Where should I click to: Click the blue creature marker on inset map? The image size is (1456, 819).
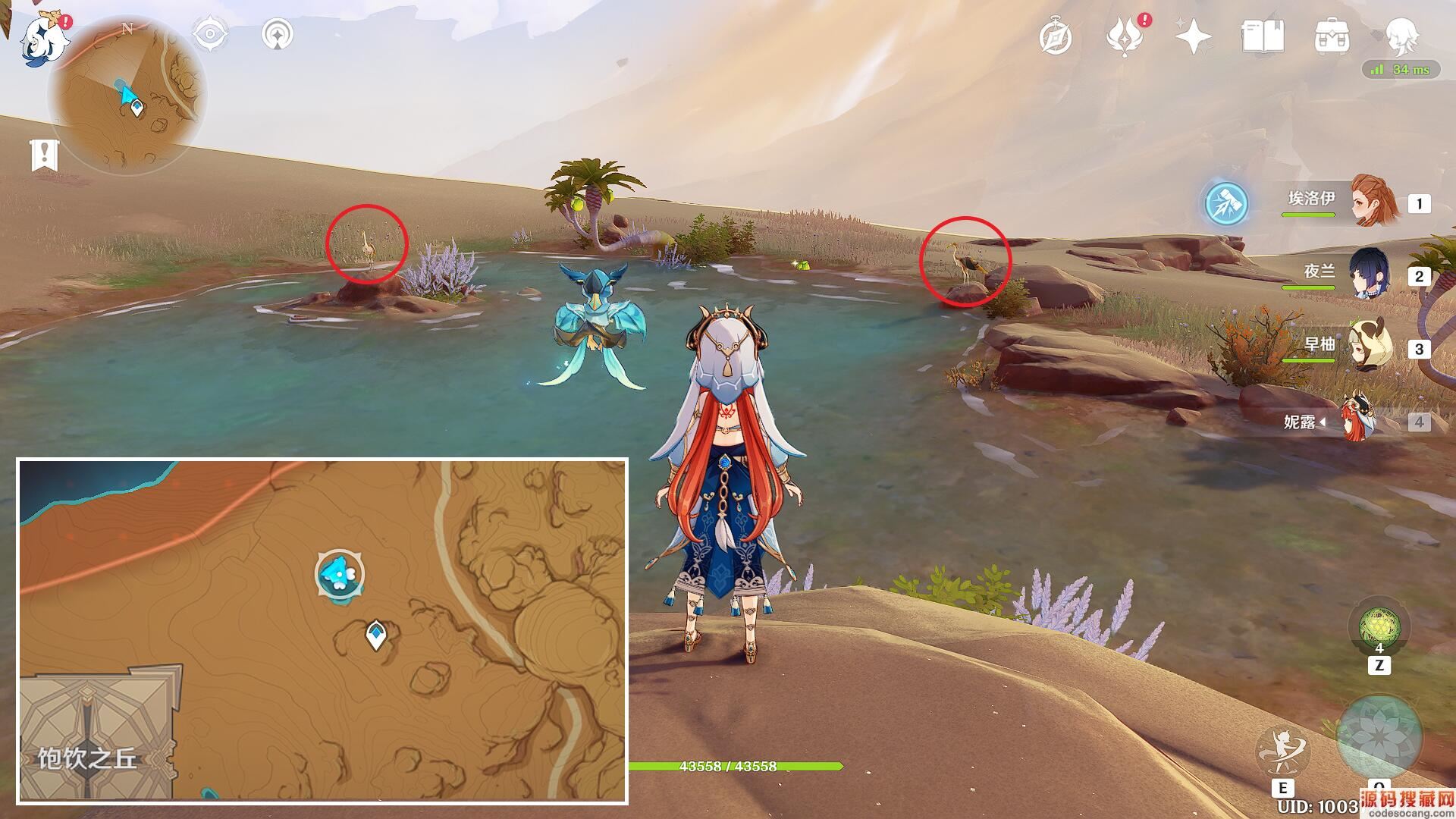tap(339, 574)
